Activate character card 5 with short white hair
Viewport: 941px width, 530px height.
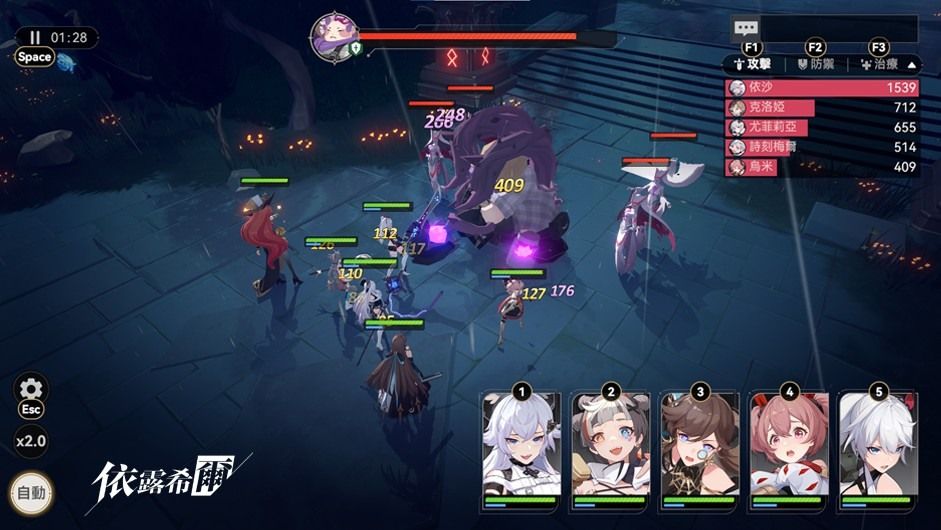click(877, 446)
